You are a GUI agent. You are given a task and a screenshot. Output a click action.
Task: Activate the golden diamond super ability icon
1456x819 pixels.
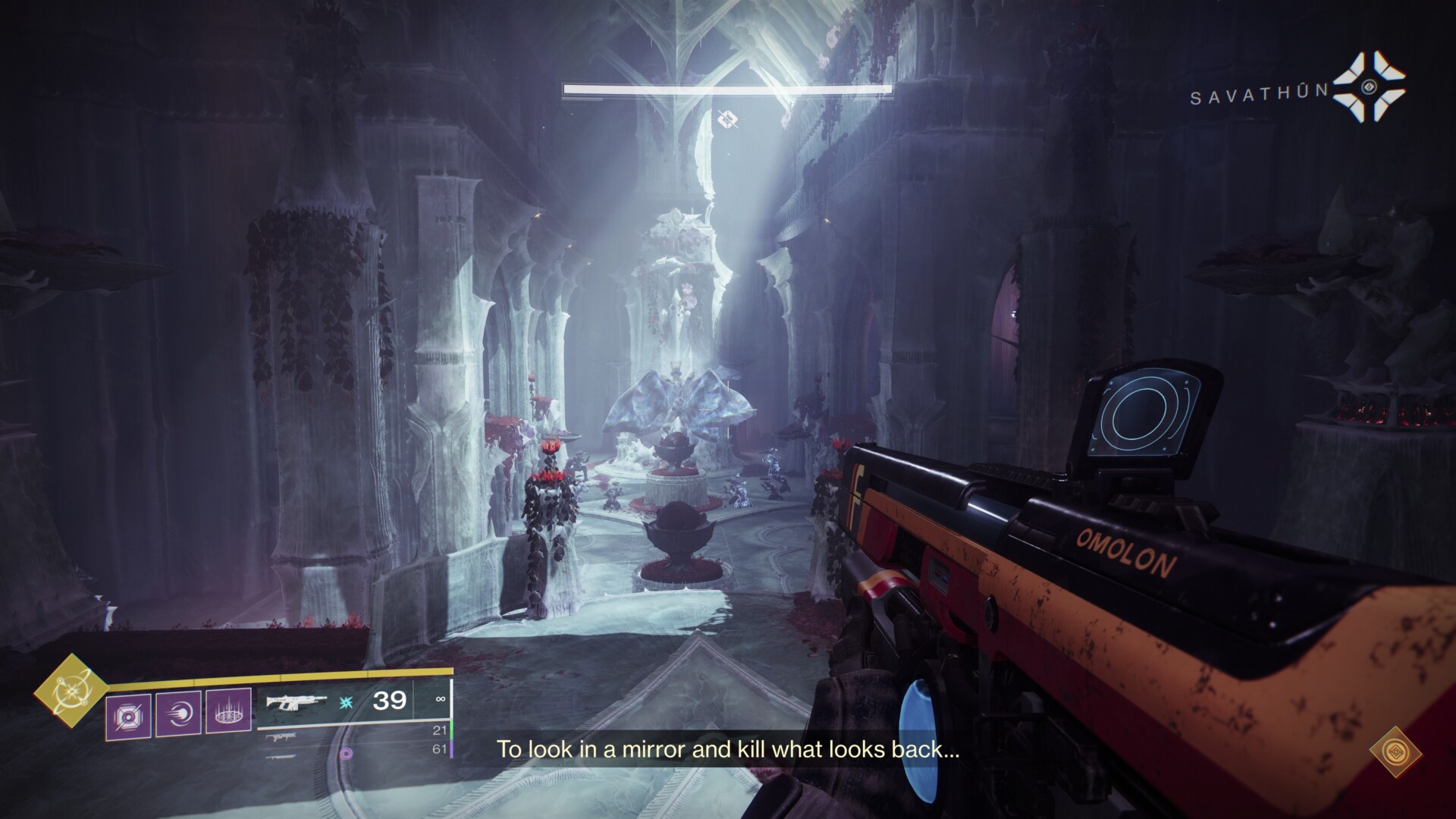tap(69, 691)
